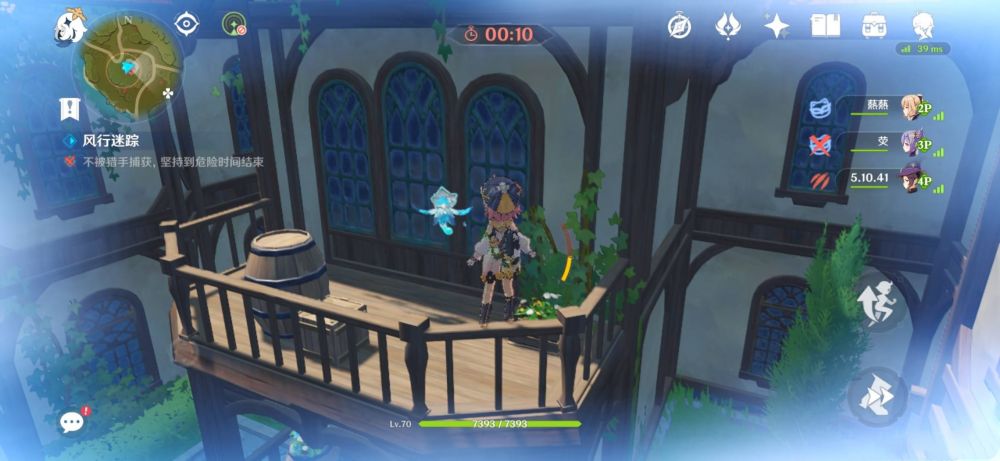Tap the eye-shaped icon beside the minimap
This screenshot has width=1000, height=461.
click(186, 25)
